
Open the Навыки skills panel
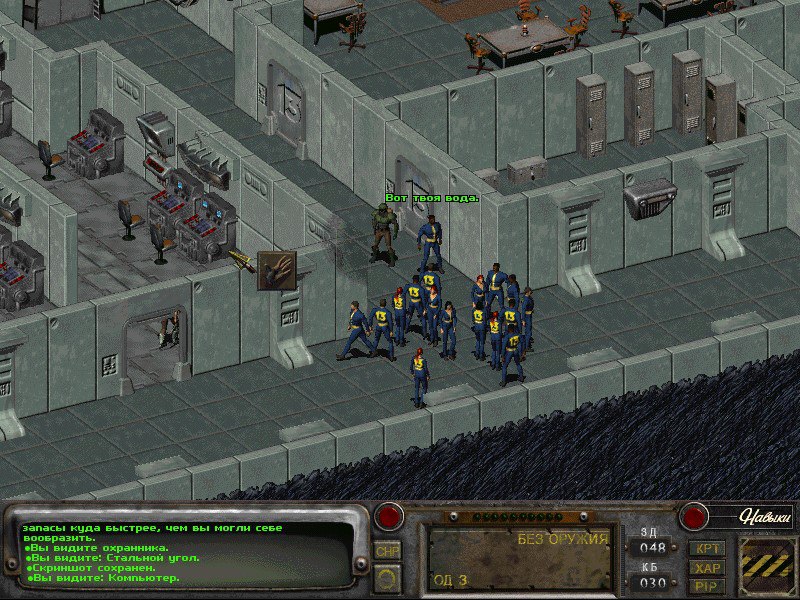pyautogui.click(x=764, y=517)
